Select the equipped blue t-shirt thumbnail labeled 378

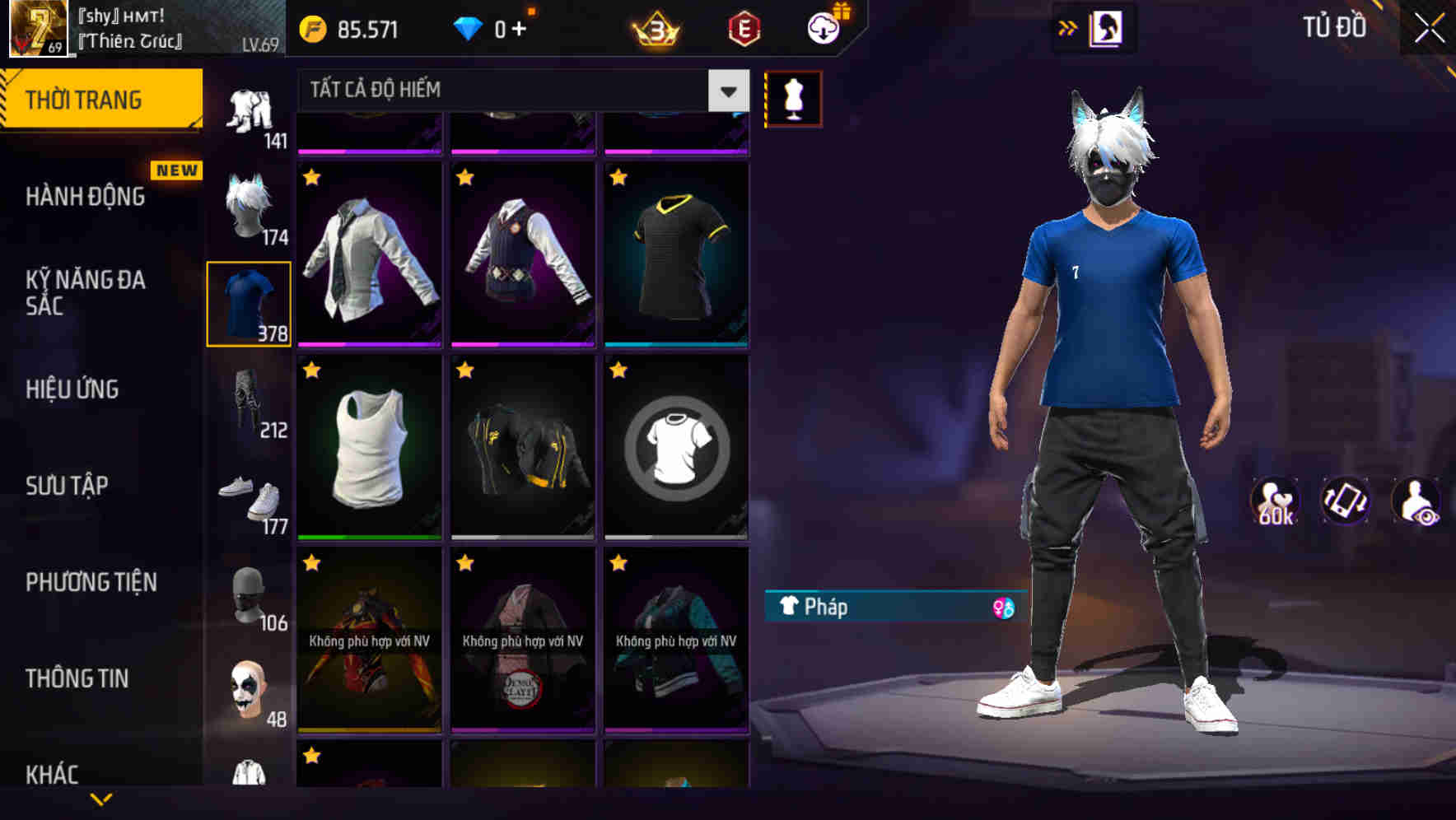pyautogui.click(x=248, y=302)
